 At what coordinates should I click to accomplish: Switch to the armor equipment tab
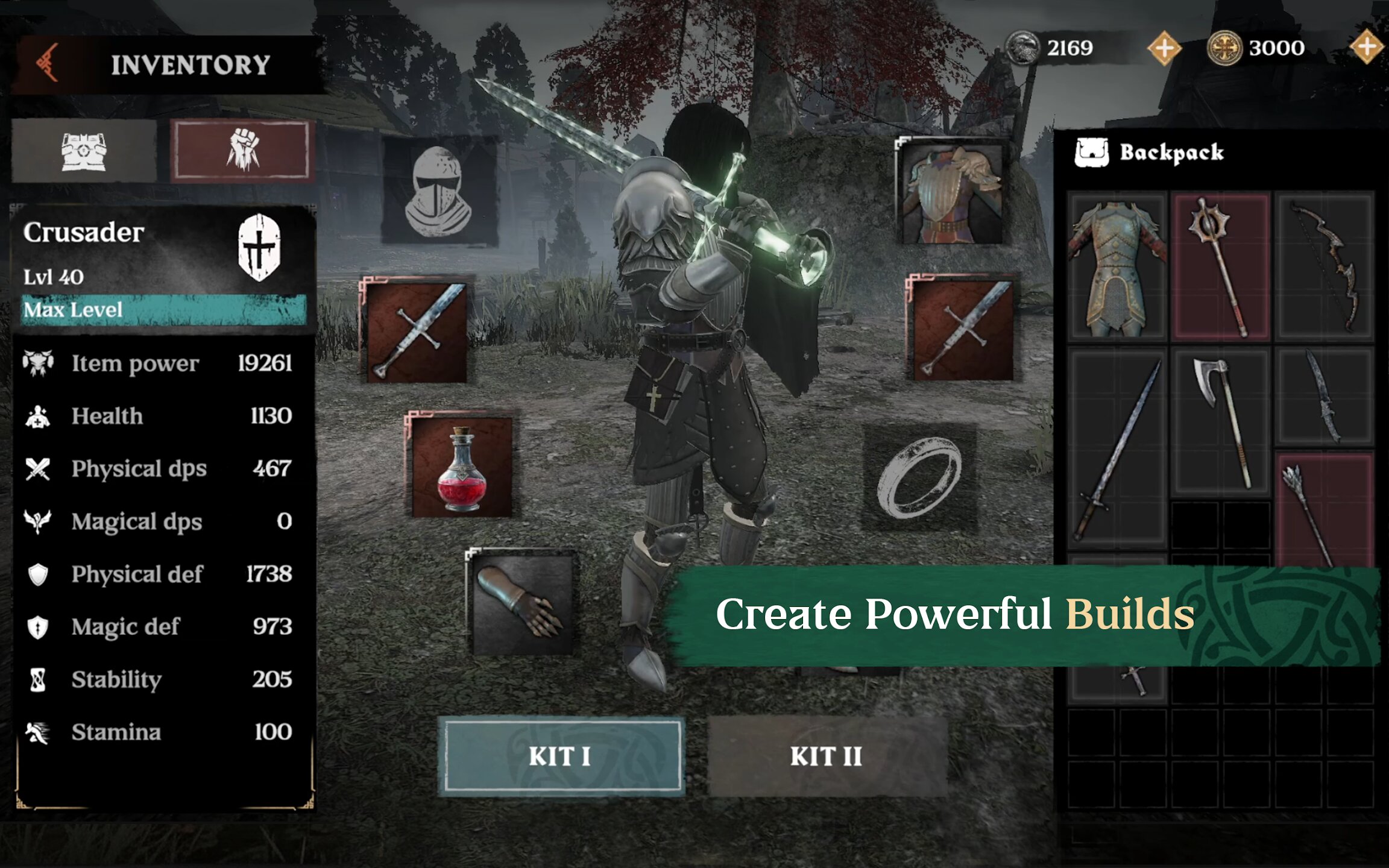[84, 151]
